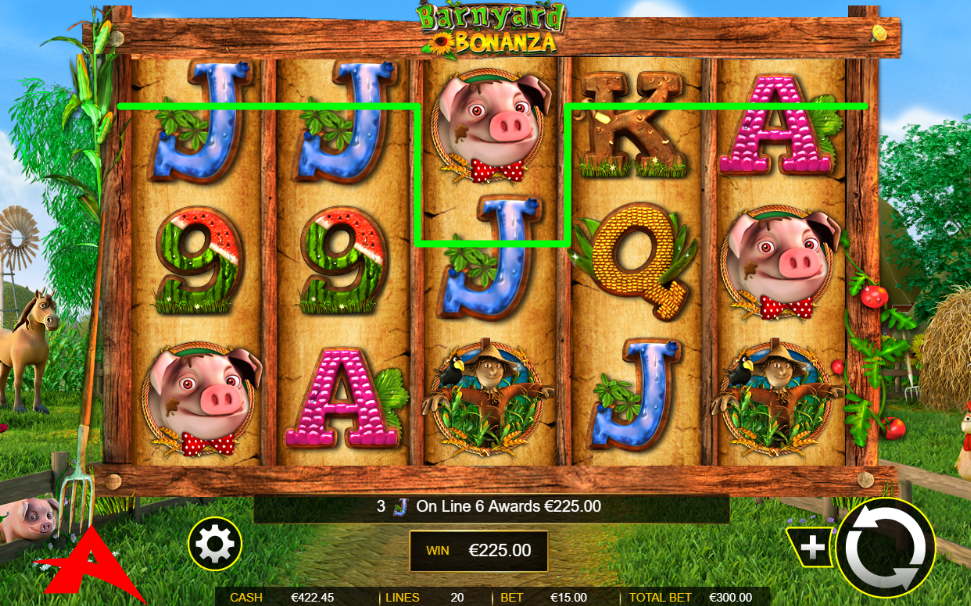This screenshot has width=971, height=606.
Task: Open the gear settings menu
Action: (x=216, y=545)
